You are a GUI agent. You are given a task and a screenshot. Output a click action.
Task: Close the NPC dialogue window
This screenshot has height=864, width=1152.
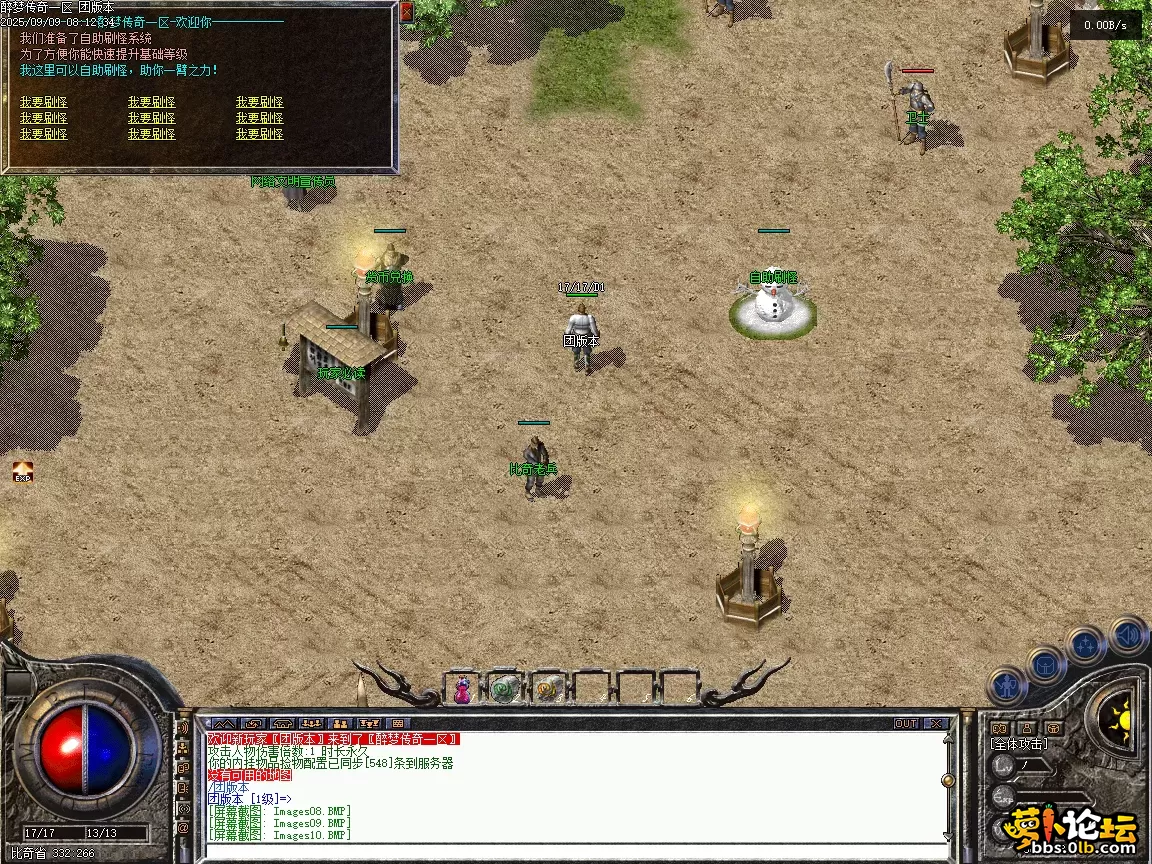406,12
